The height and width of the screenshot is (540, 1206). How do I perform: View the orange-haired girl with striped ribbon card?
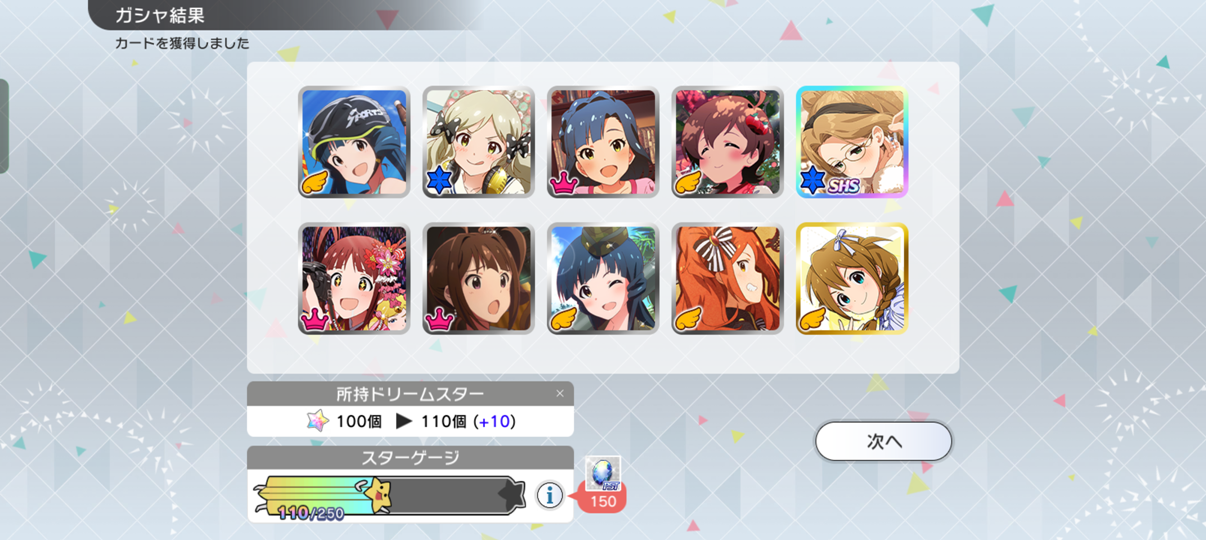(x=727, y=278)
